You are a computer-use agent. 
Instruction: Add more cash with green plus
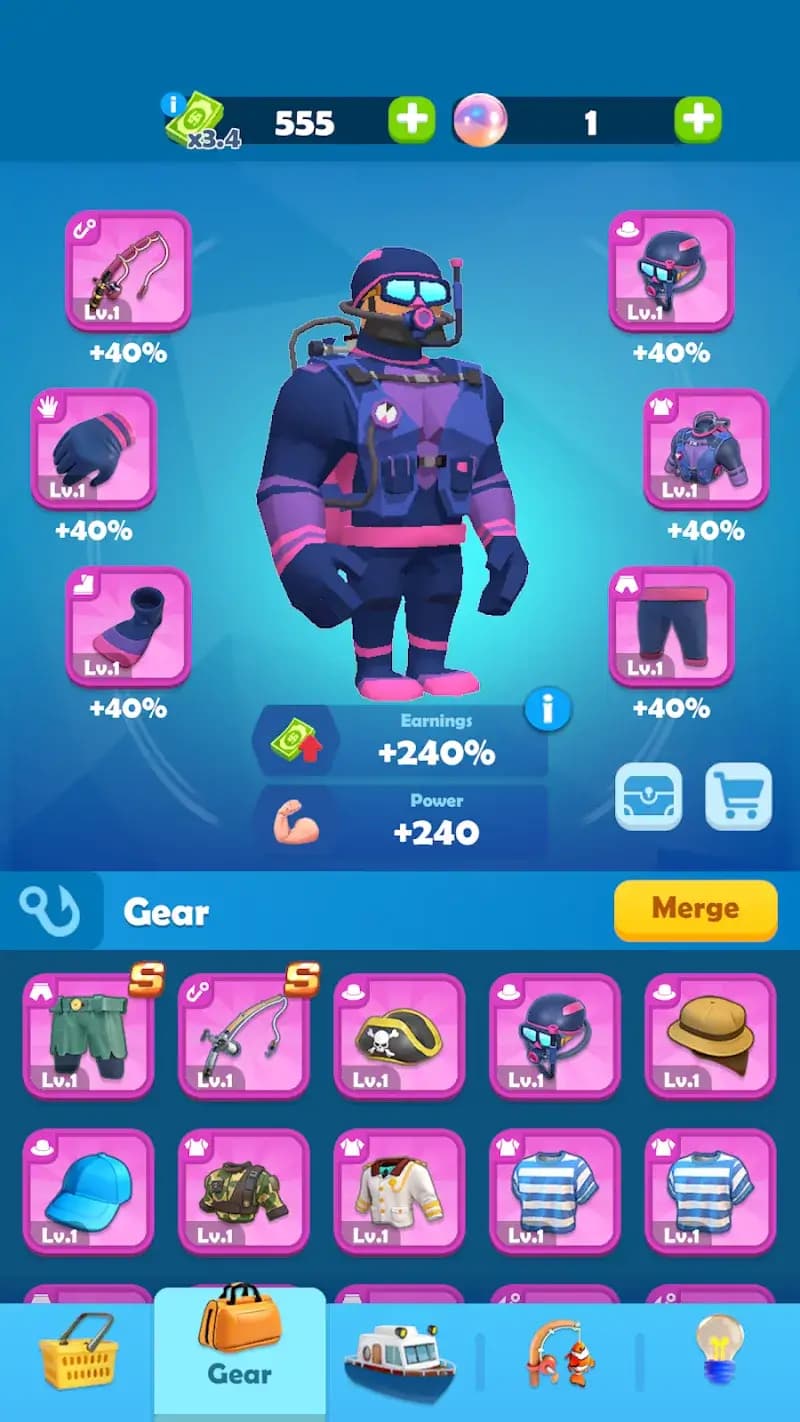click(x=411, y=122)
